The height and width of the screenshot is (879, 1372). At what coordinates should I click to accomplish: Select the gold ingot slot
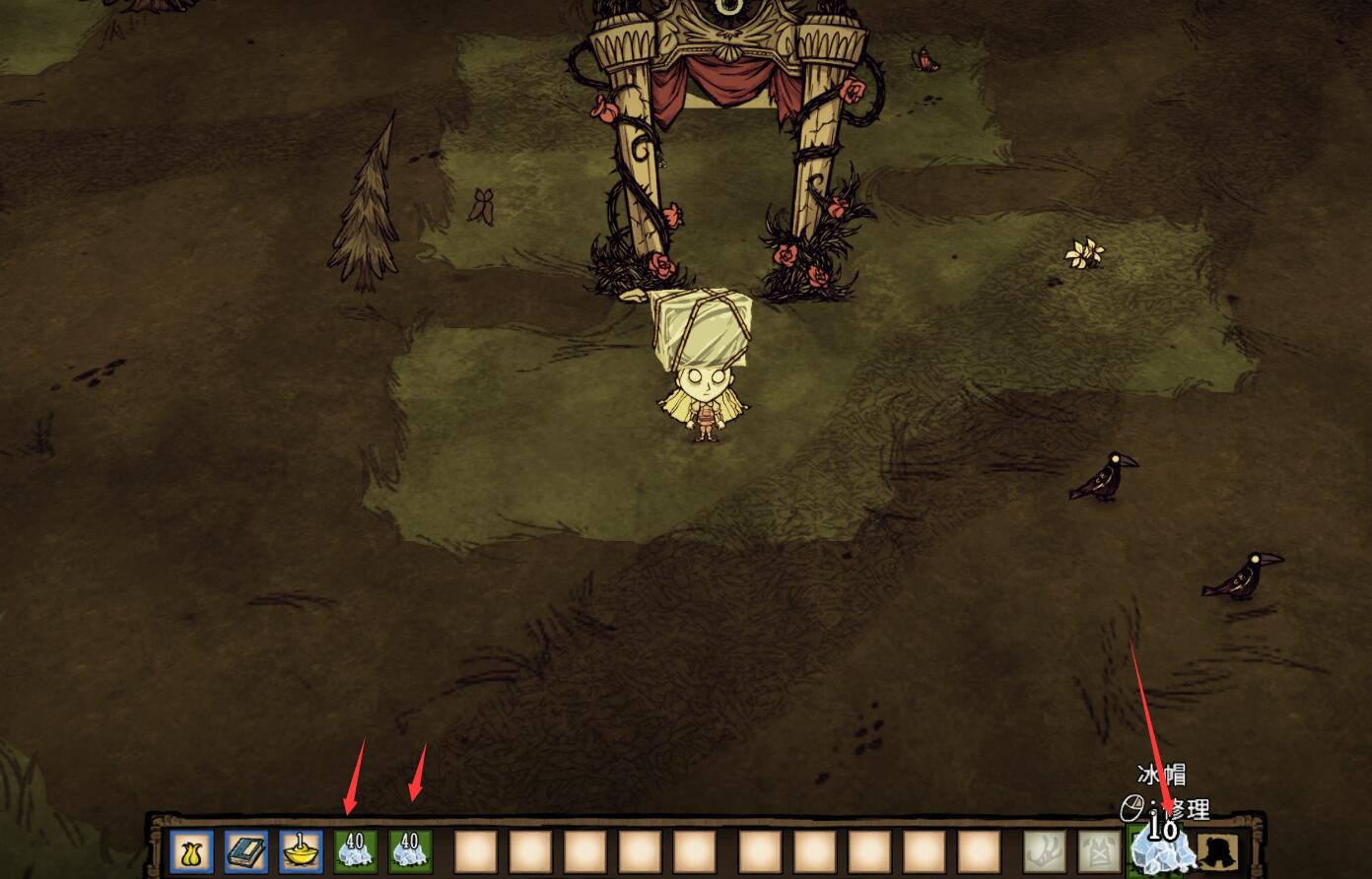[x=300, y=850]
